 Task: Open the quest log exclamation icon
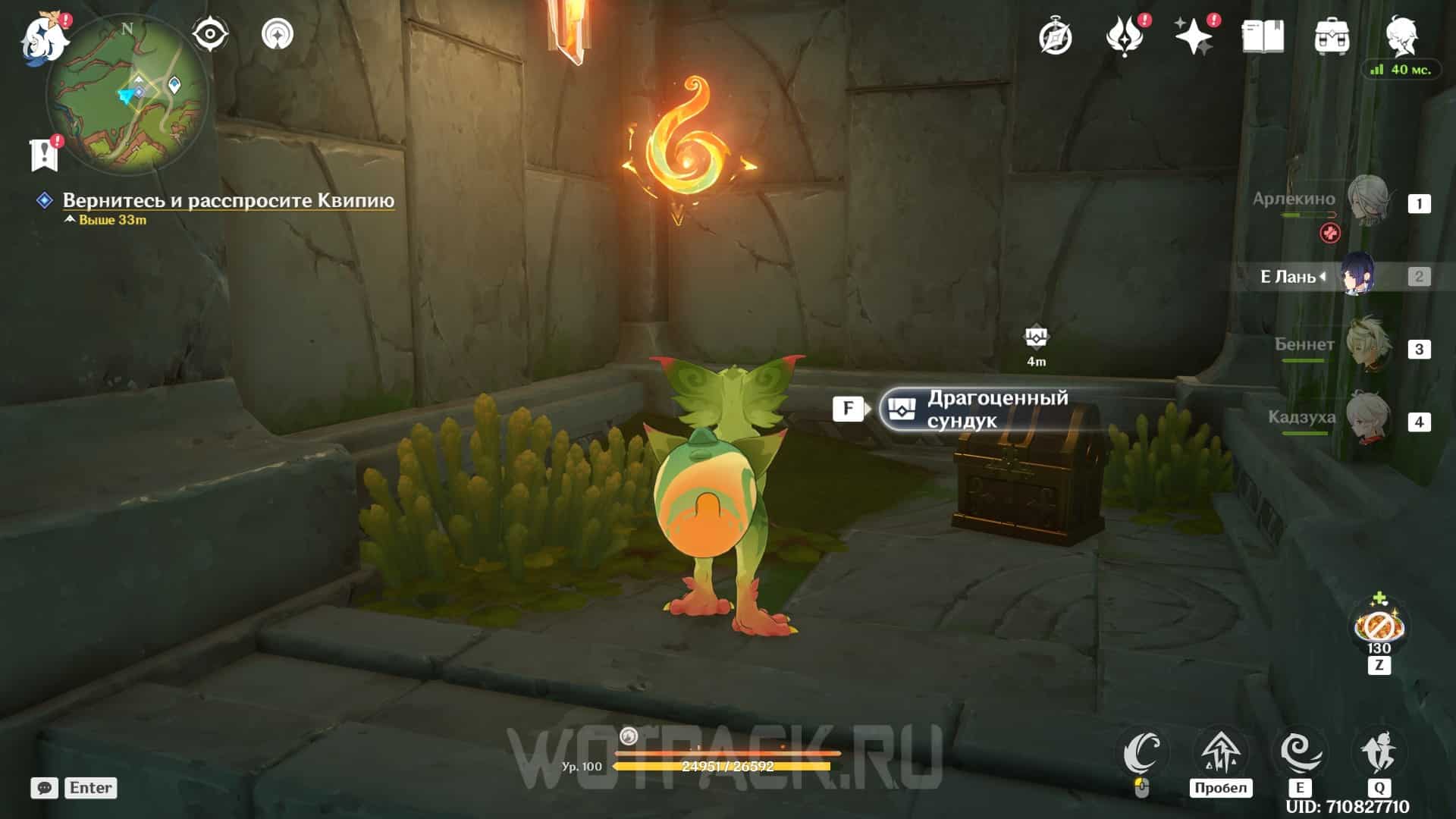45,155
